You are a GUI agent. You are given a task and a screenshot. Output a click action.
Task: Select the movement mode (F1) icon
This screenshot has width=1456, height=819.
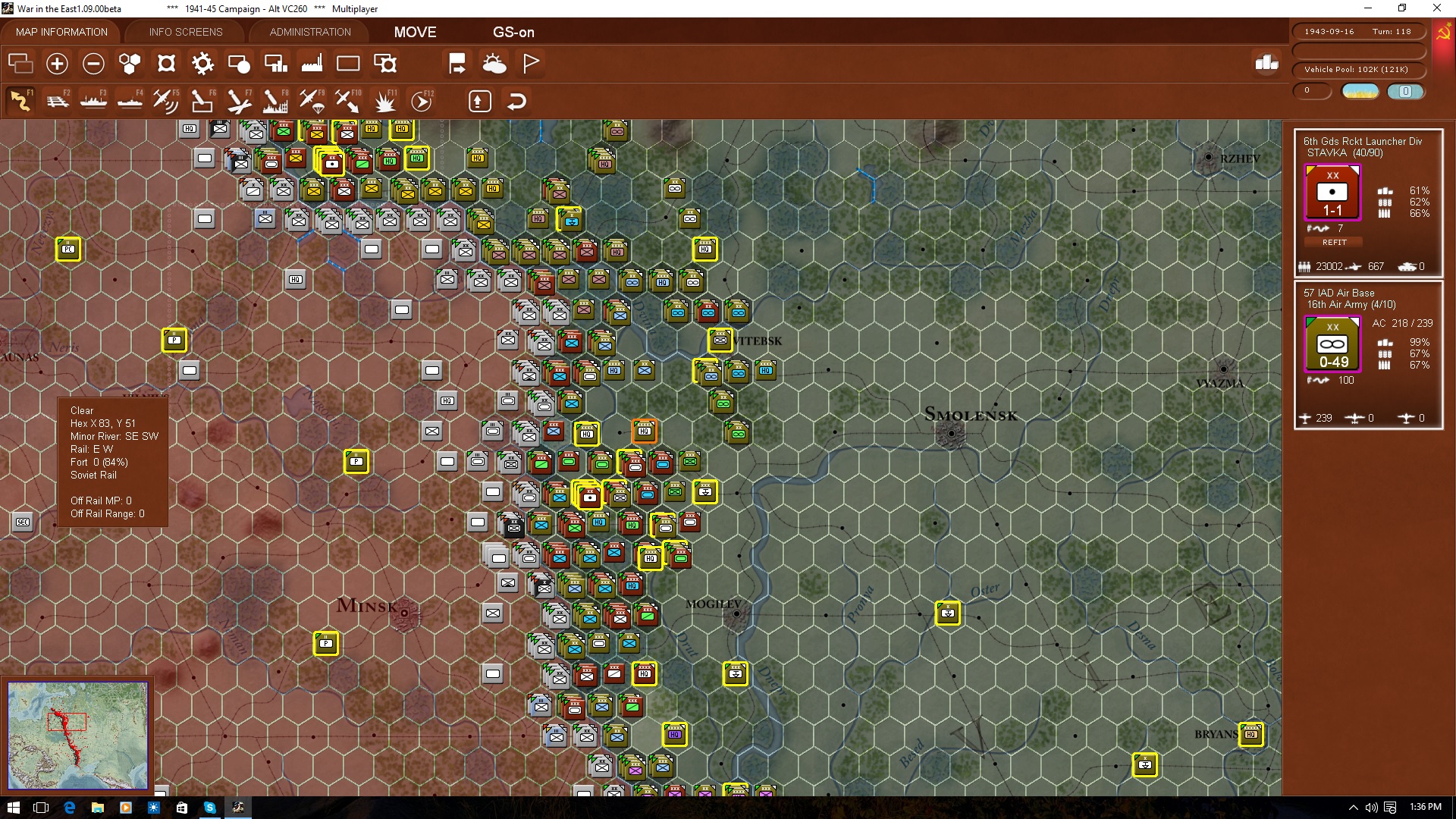pos(20,100)
